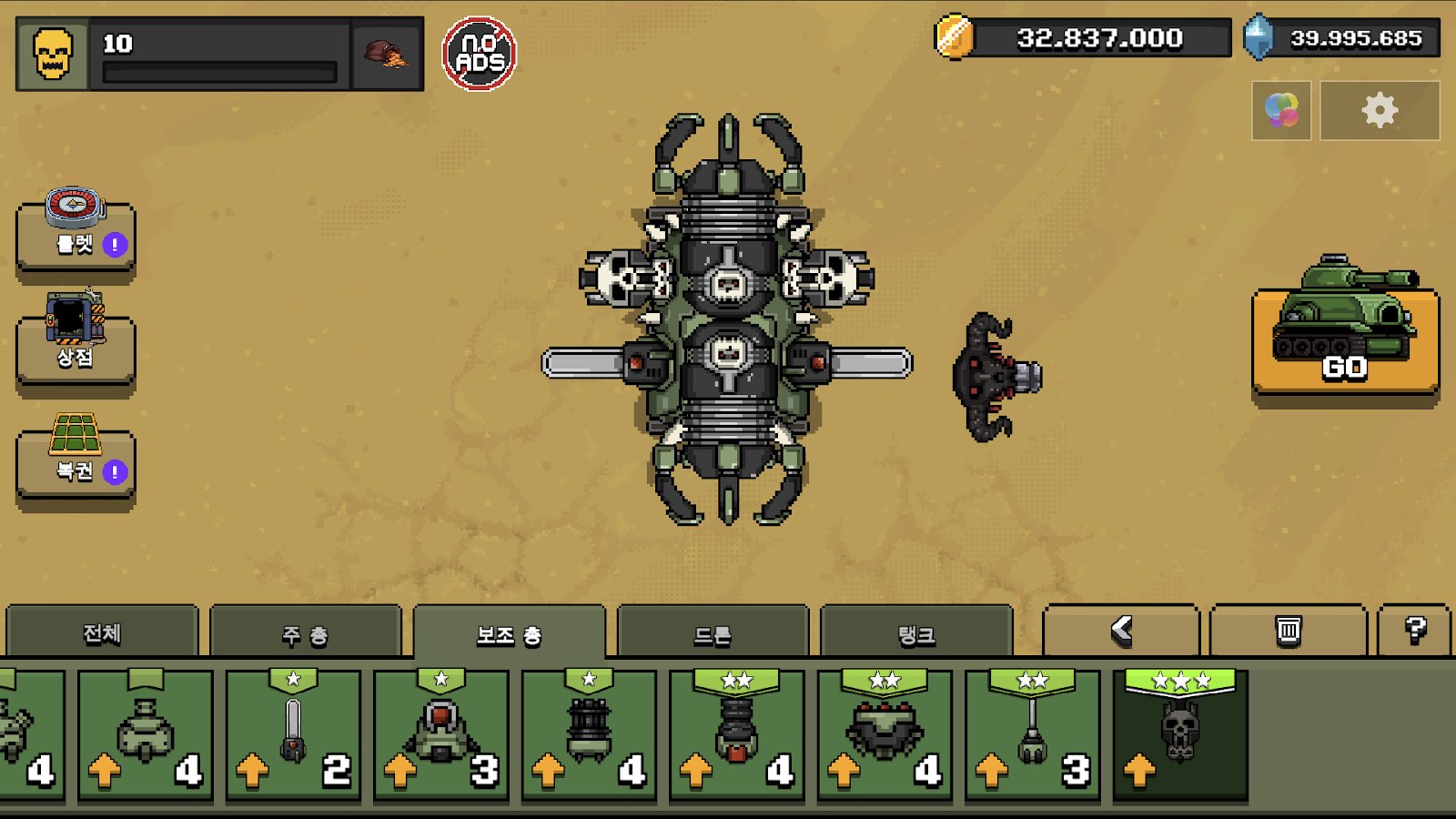Tap the No Ads purchase icon
Viewport: 1456px width, 819px height.
point(480,54)
